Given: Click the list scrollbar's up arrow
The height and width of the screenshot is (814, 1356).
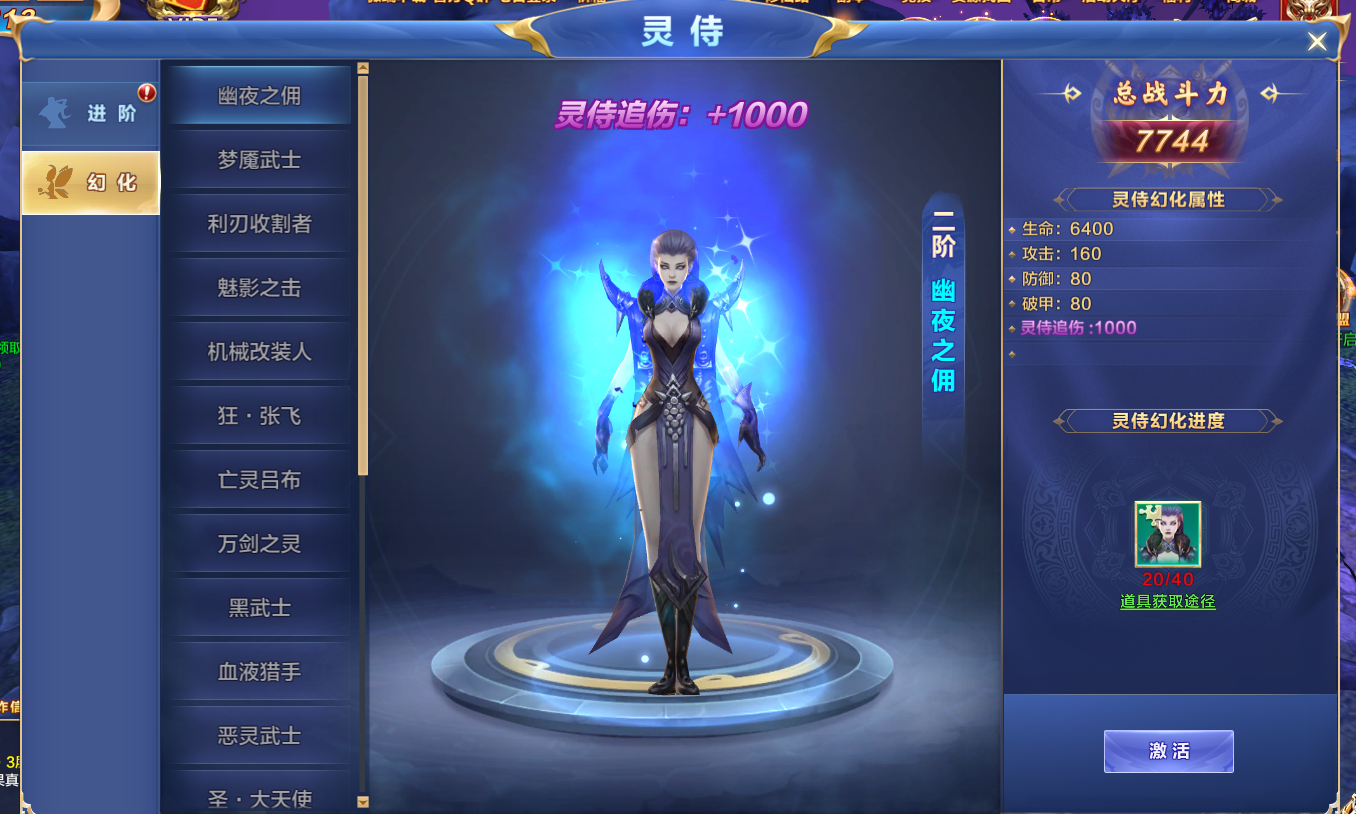Looking at the screenshot, I should click(x=363, y=69).
